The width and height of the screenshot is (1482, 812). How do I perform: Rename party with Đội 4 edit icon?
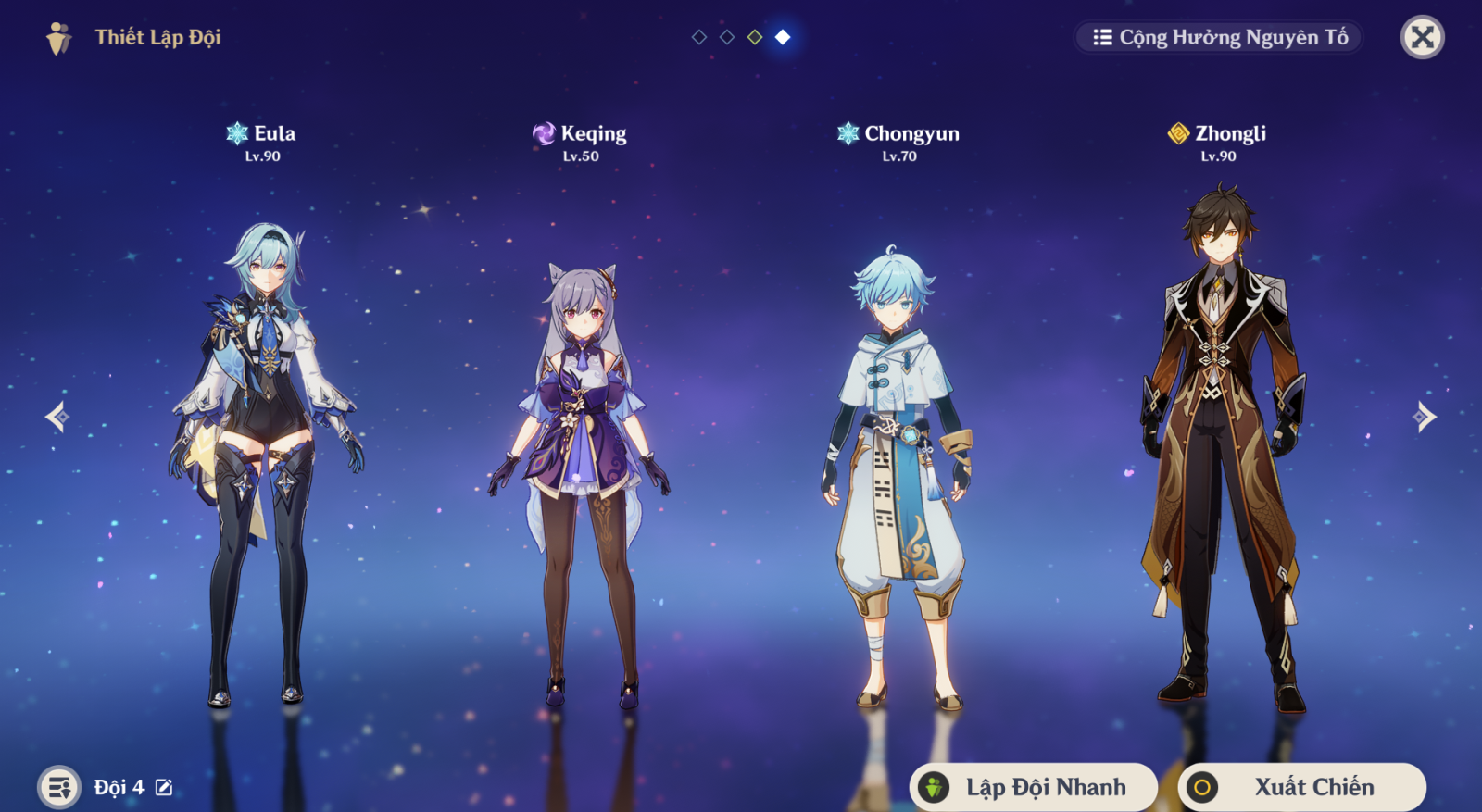pos(164,787)
